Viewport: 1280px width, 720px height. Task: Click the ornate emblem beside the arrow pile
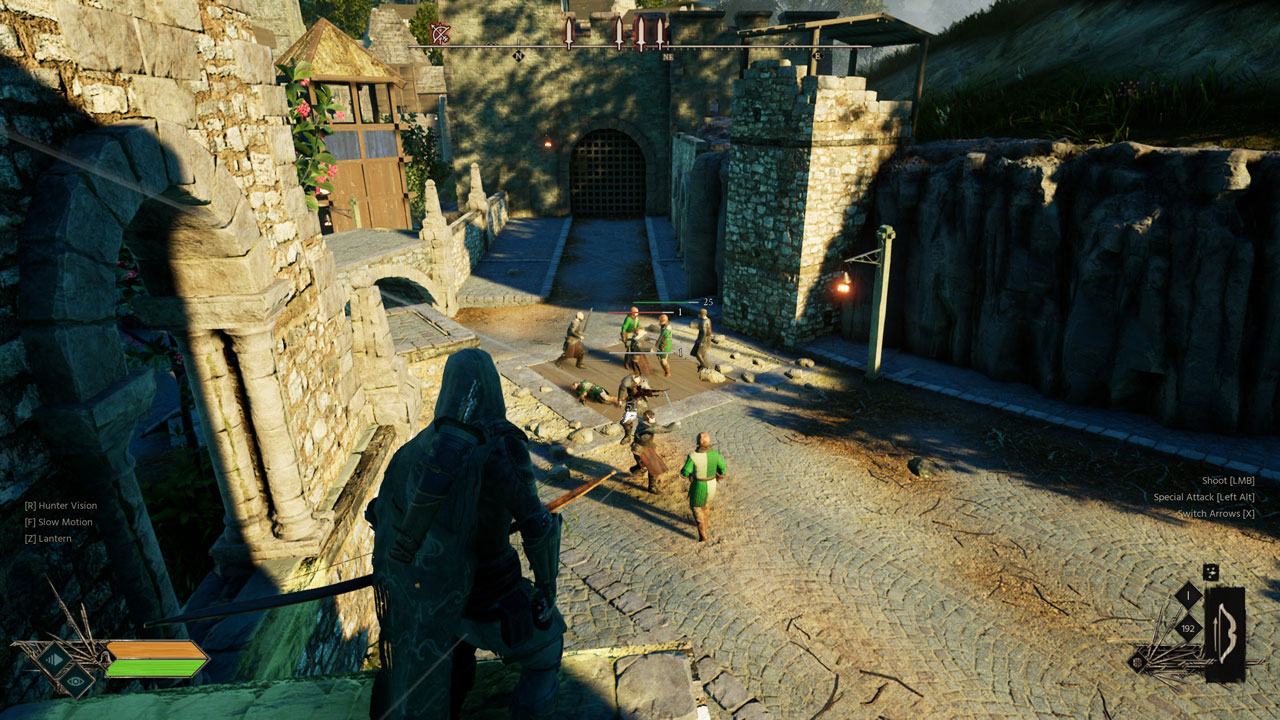1138,662
